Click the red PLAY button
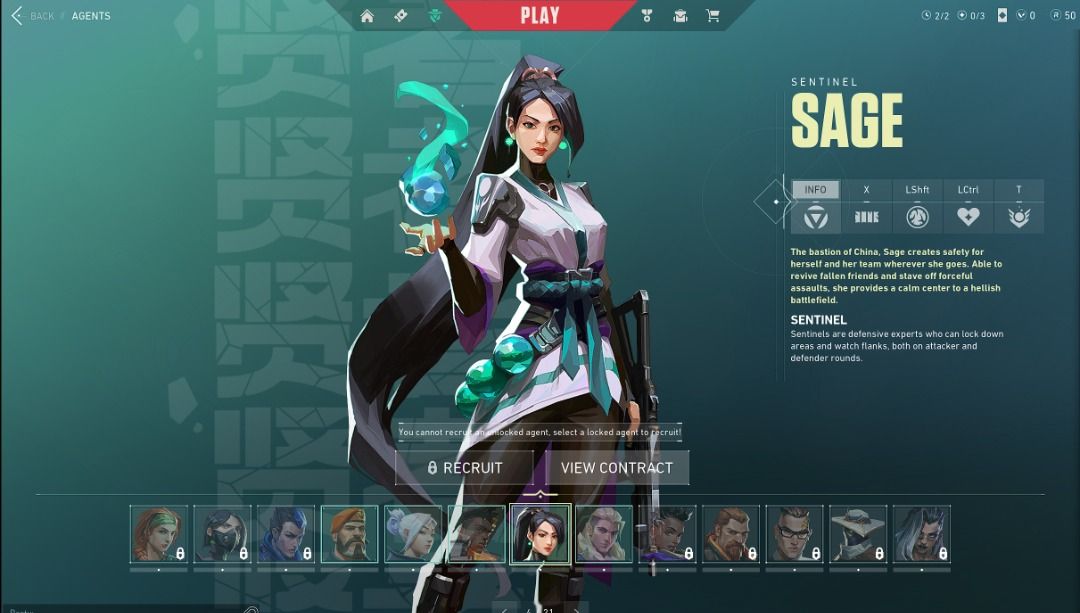Screen dimensions: 1080x613 540,16
